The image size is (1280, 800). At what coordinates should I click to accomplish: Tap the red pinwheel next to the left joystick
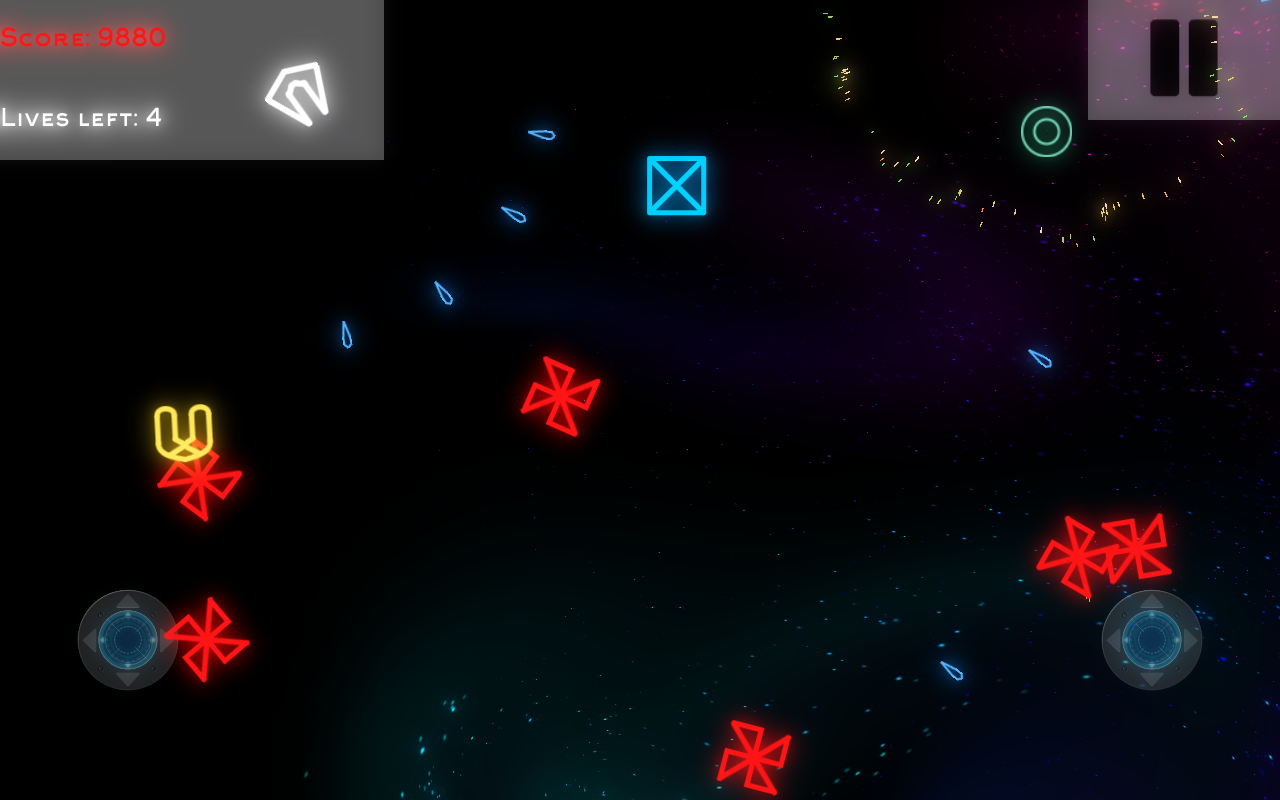pyautogui.click(x=205, y=640)
